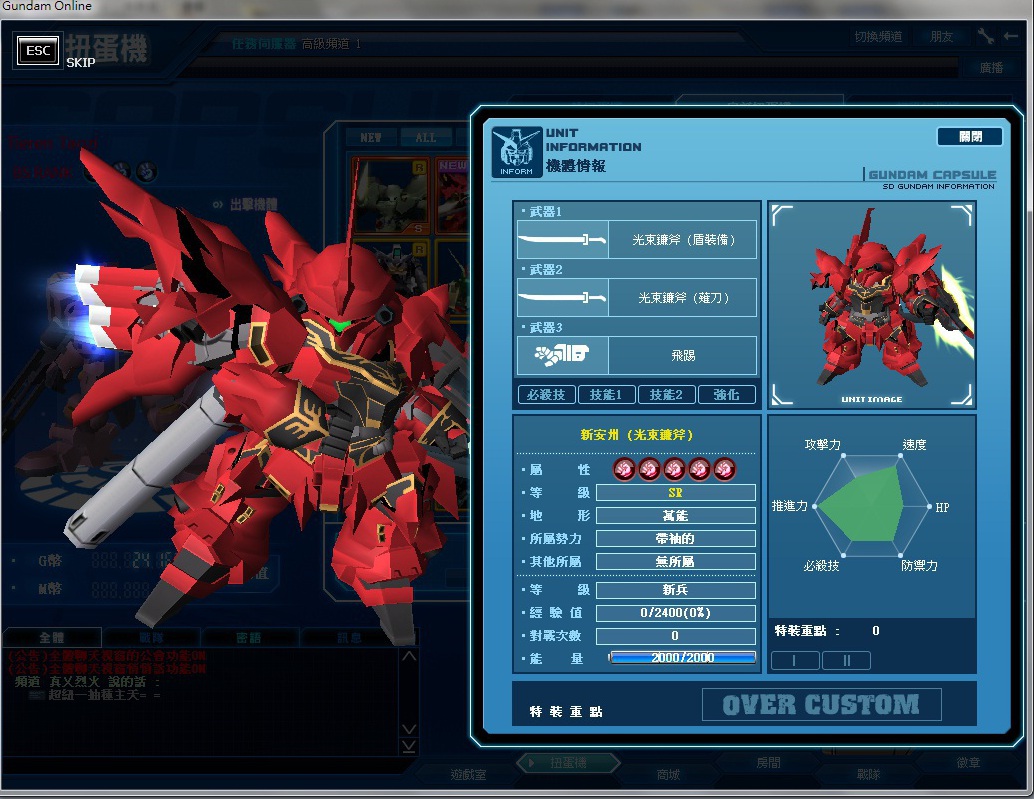Go back using the arrow icon
The image size is (1034, 799).
1011,36
